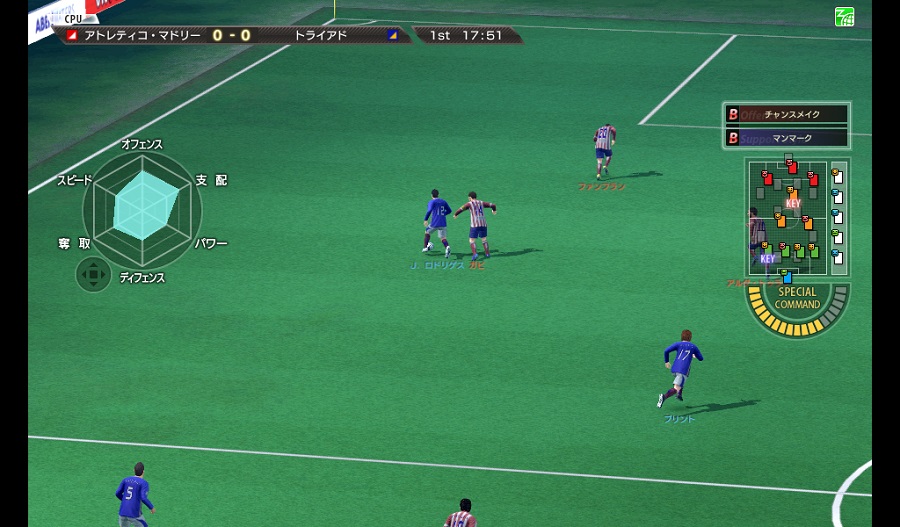This screenshot has height=527, width=900.
Task: Select the blue goalkeeper marker on formation
Action: tap(787, 277)
